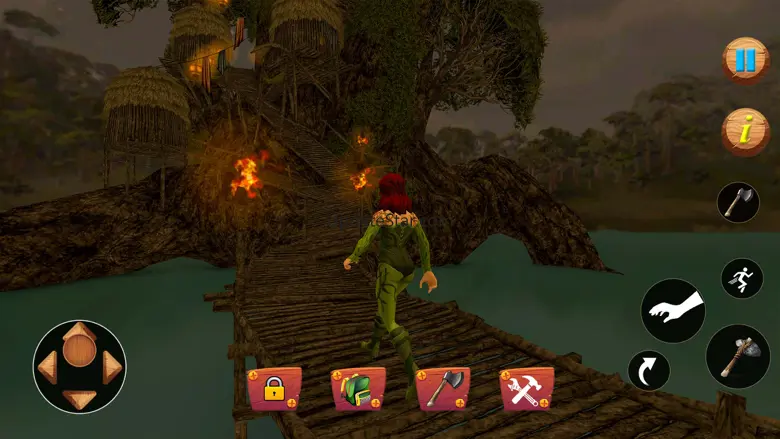Choose the axe tool slot in bottom bar
The image size is (780, 439).
pos(442,389)
